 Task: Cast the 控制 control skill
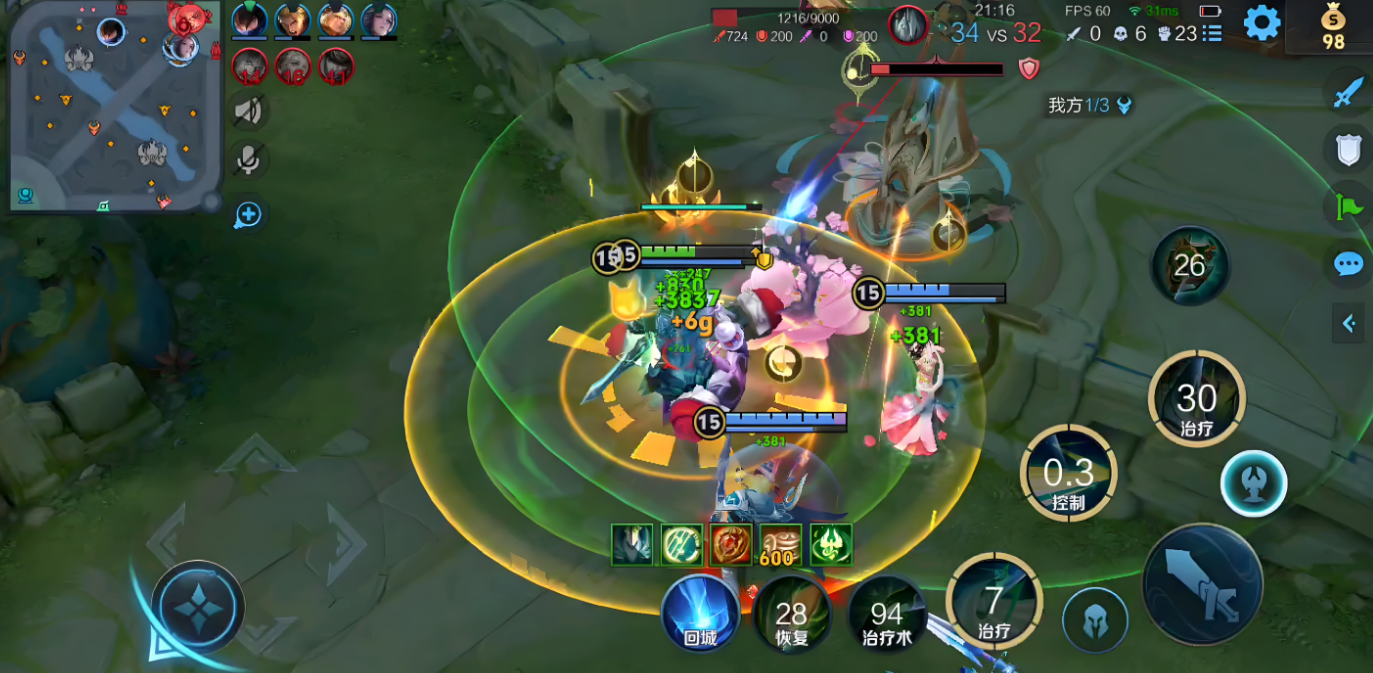pos(1068,474)
